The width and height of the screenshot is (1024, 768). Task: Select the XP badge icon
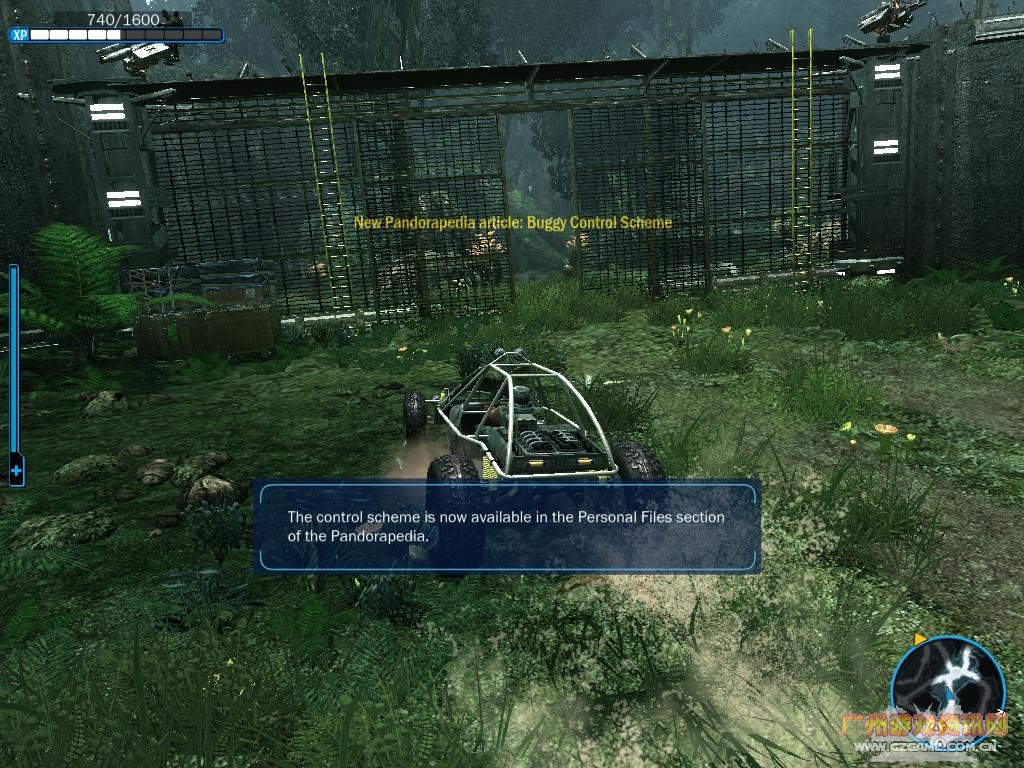click(19, 35)
